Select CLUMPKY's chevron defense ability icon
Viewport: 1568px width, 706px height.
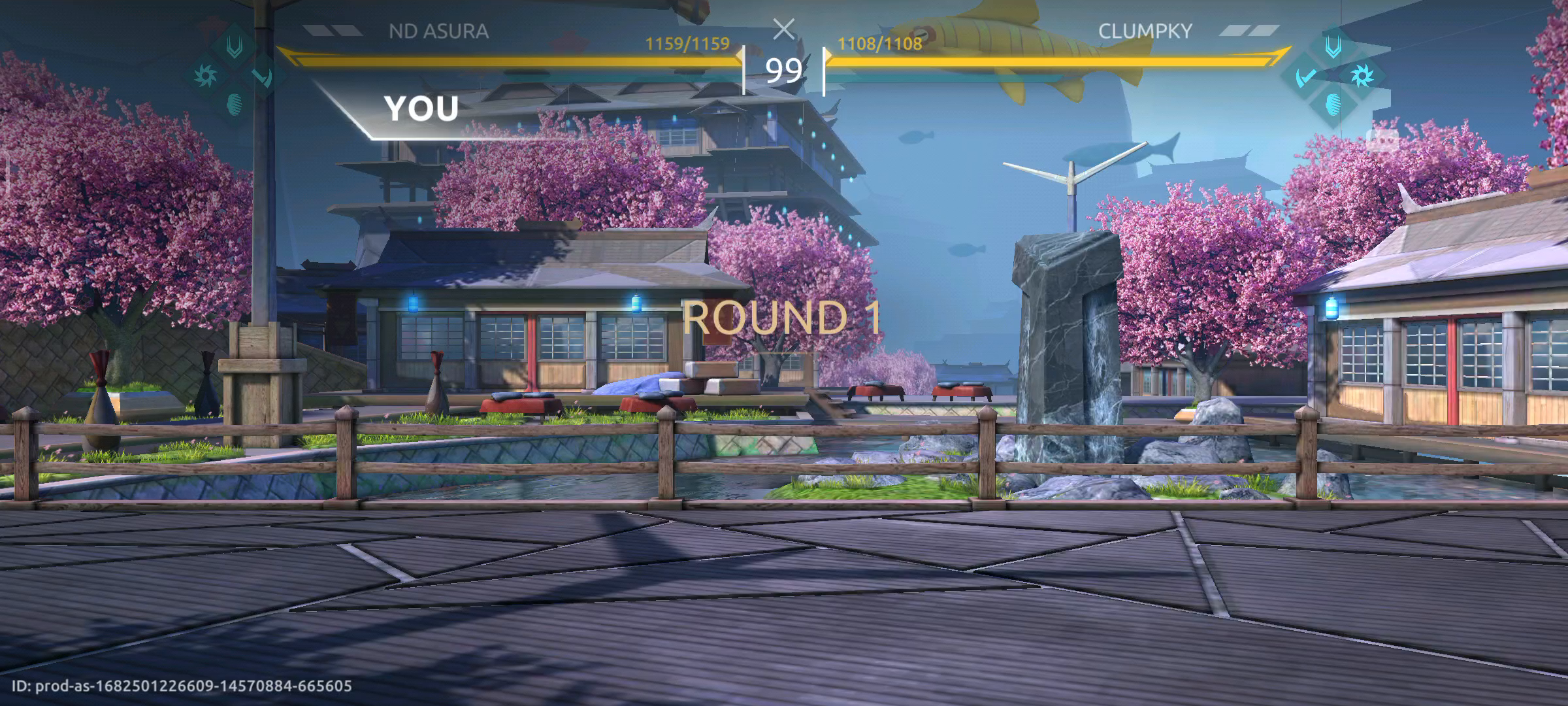1333,47
